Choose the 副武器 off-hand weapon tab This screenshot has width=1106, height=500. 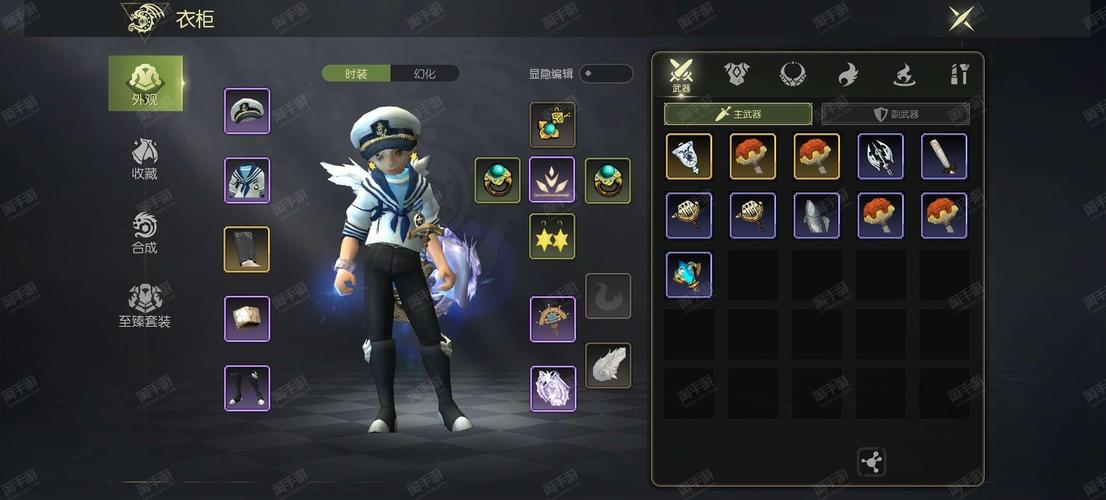click(x=895, y=114)
